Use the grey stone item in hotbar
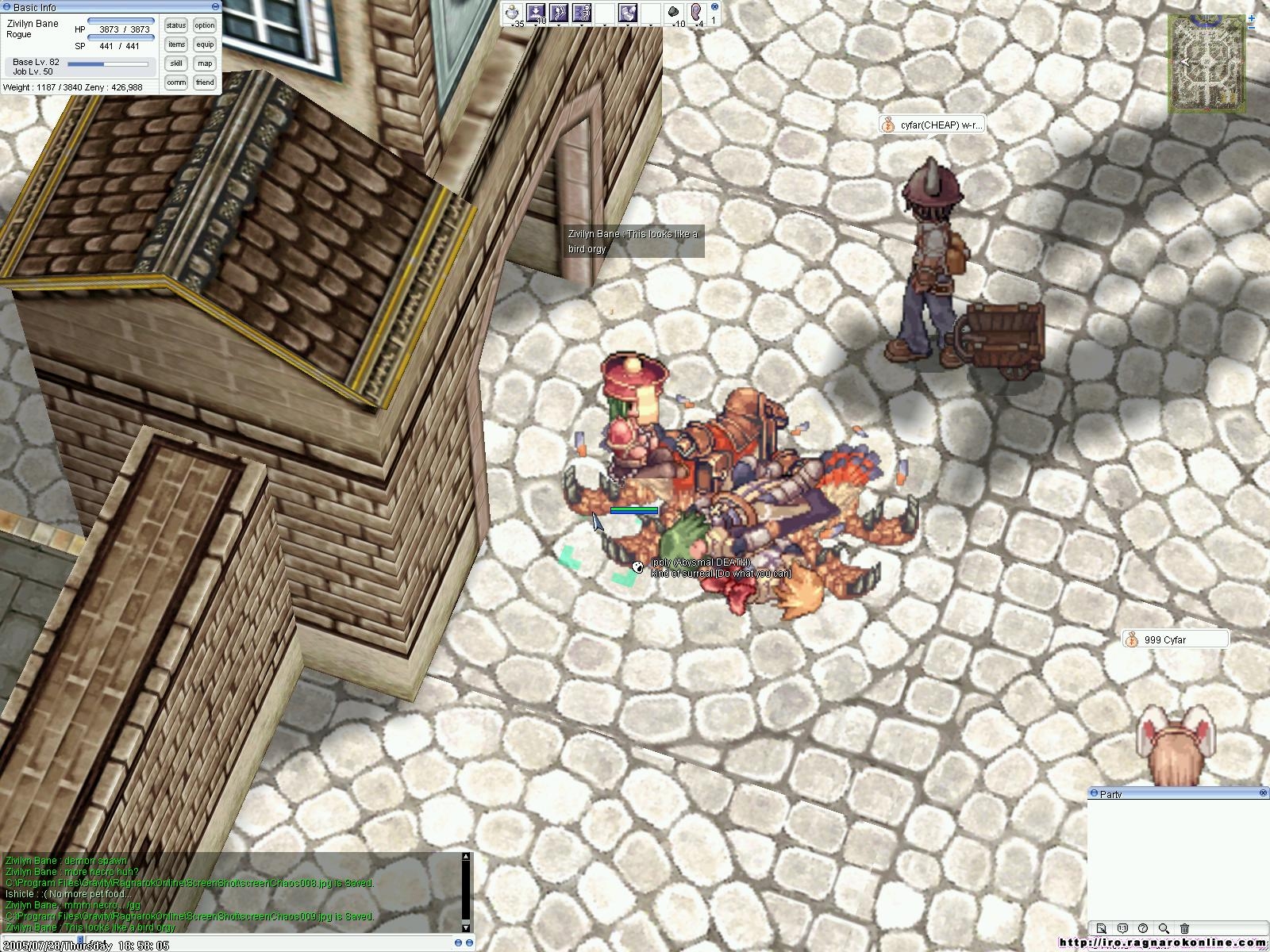This screenshot has width=1270, height=952. point(674,13)
